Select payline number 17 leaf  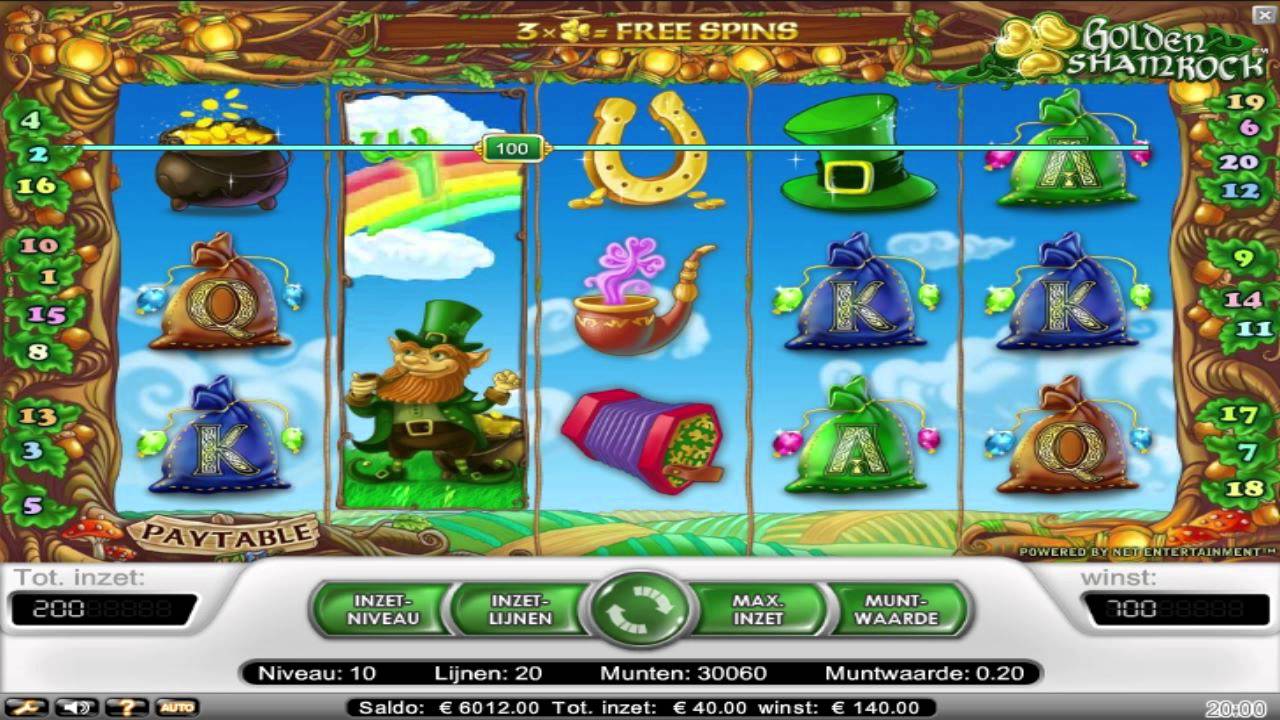coord(1239,414)
